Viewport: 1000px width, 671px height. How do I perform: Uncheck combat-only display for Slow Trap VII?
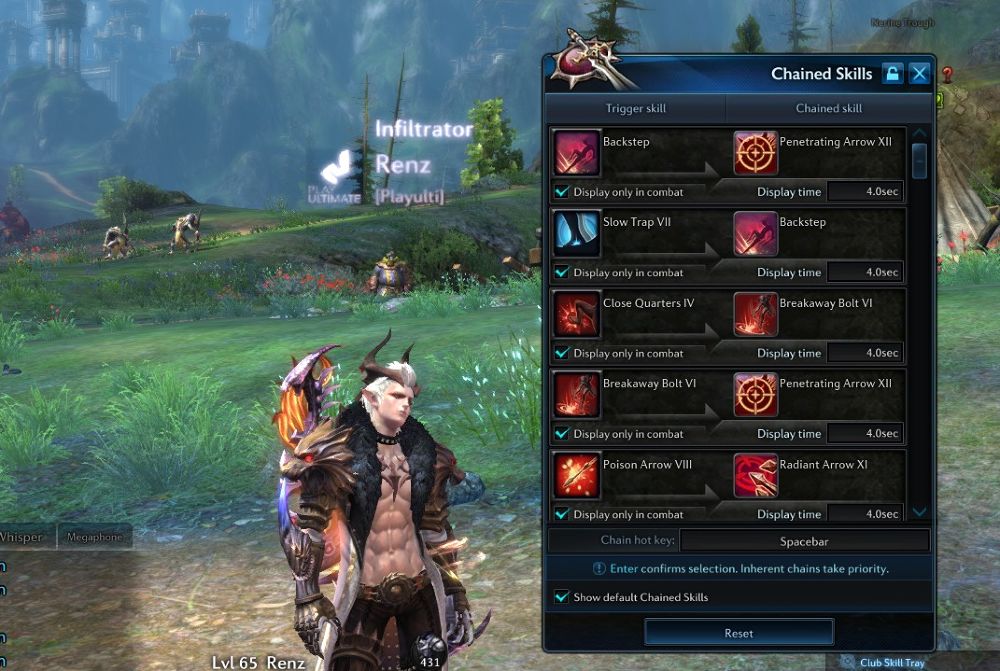click(562, 272)
